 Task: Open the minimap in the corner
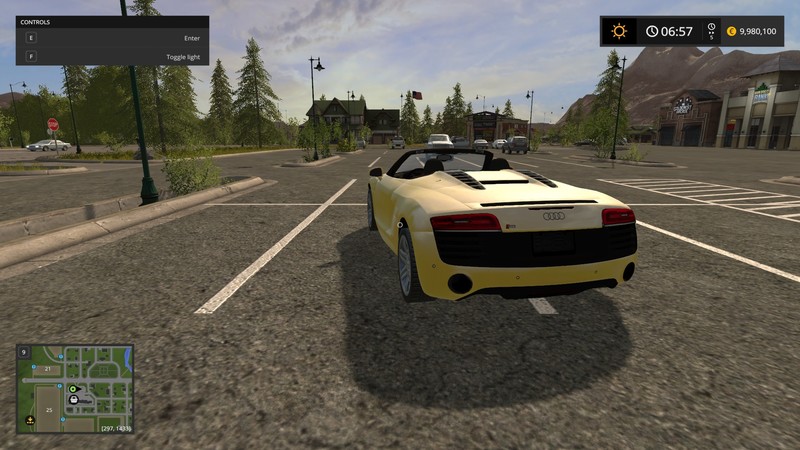coord(75,389)
